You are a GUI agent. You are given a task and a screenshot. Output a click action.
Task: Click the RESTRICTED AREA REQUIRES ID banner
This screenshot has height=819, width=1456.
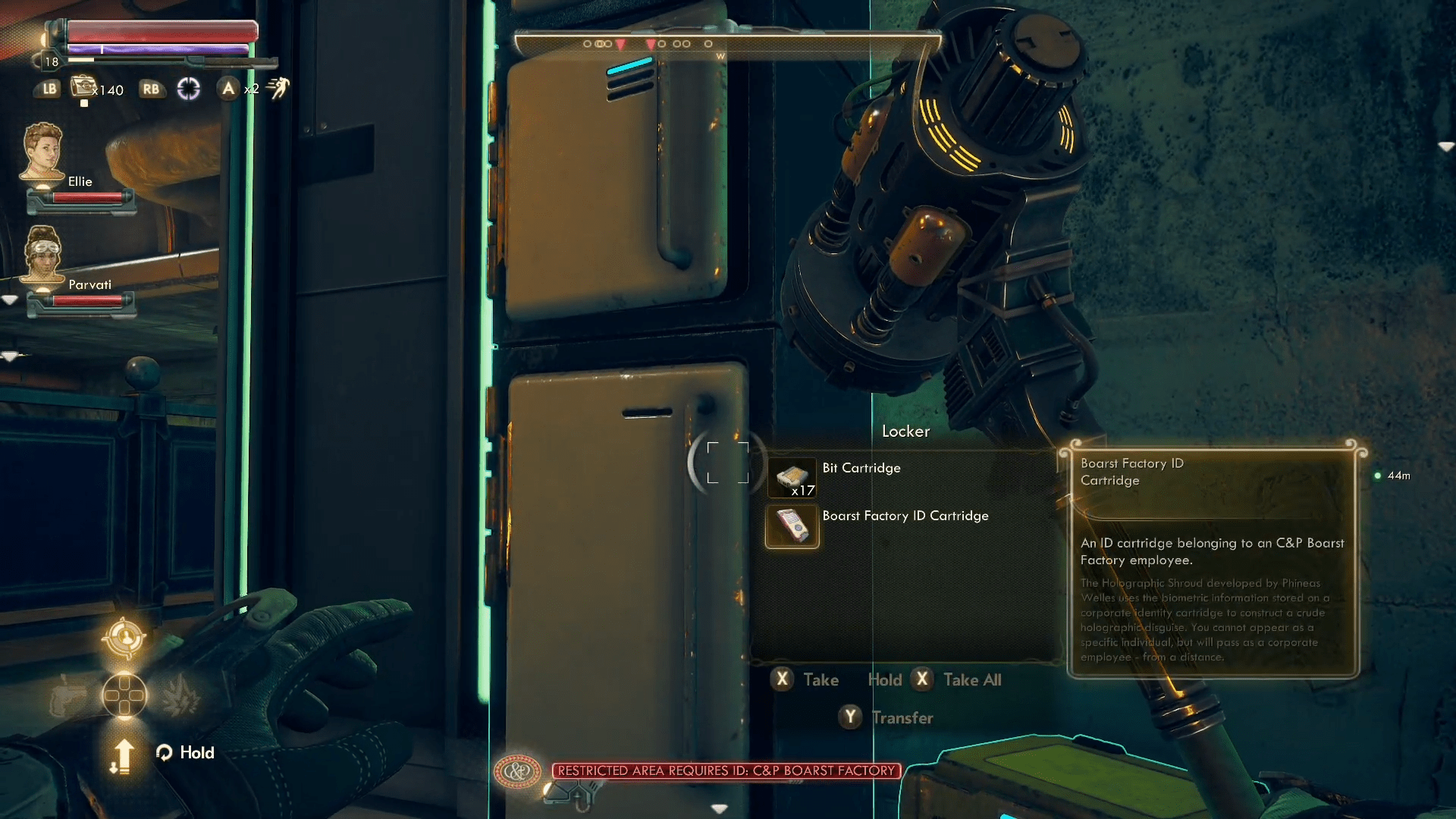725,771
